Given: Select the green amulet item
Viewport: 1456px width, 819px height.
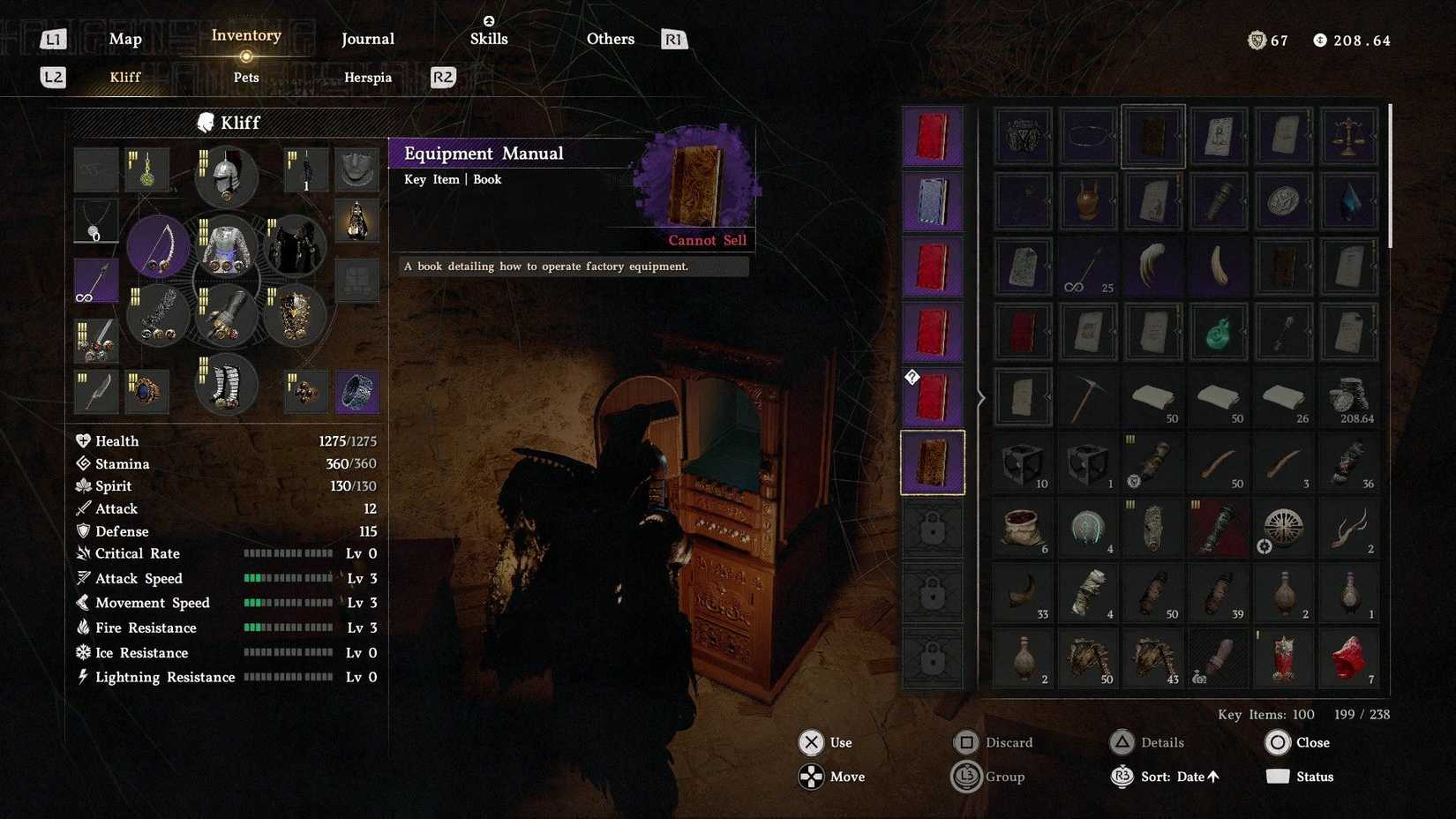Looking at the screenshot, I should [x=1219, y=334].
